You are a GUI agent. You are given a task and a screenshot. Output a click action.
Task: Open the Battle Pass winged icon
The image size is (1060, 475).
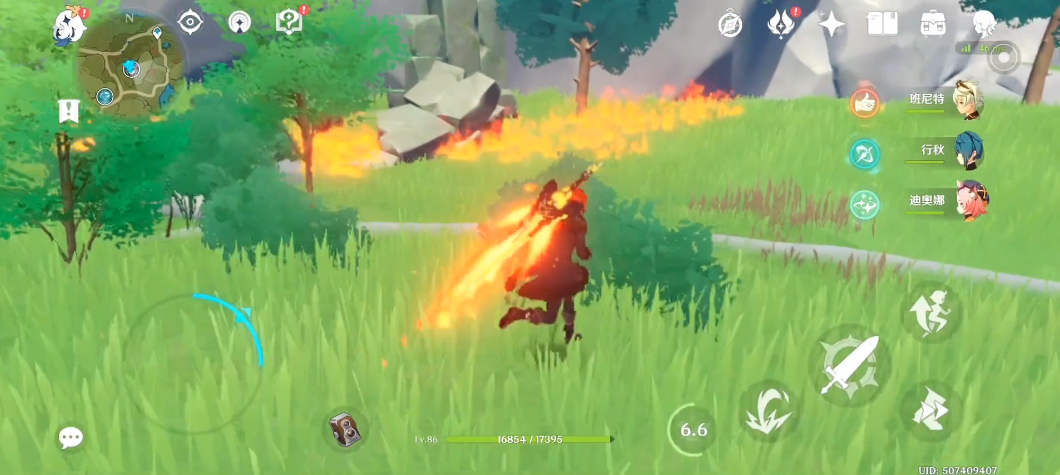coord(780,24)
